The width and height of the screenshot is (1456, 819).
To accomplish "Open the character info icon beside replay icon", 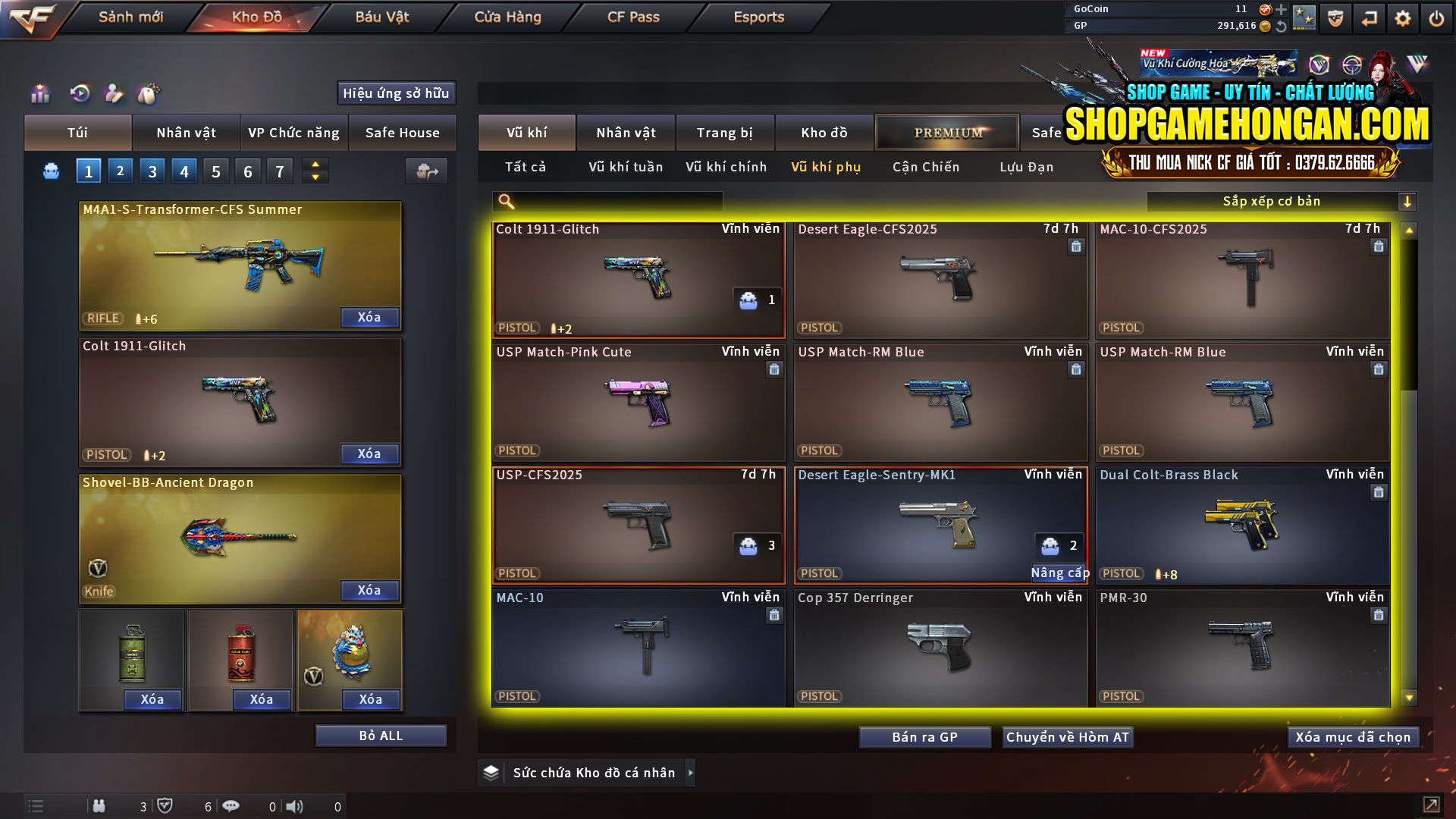I will (x=114, y=93).
